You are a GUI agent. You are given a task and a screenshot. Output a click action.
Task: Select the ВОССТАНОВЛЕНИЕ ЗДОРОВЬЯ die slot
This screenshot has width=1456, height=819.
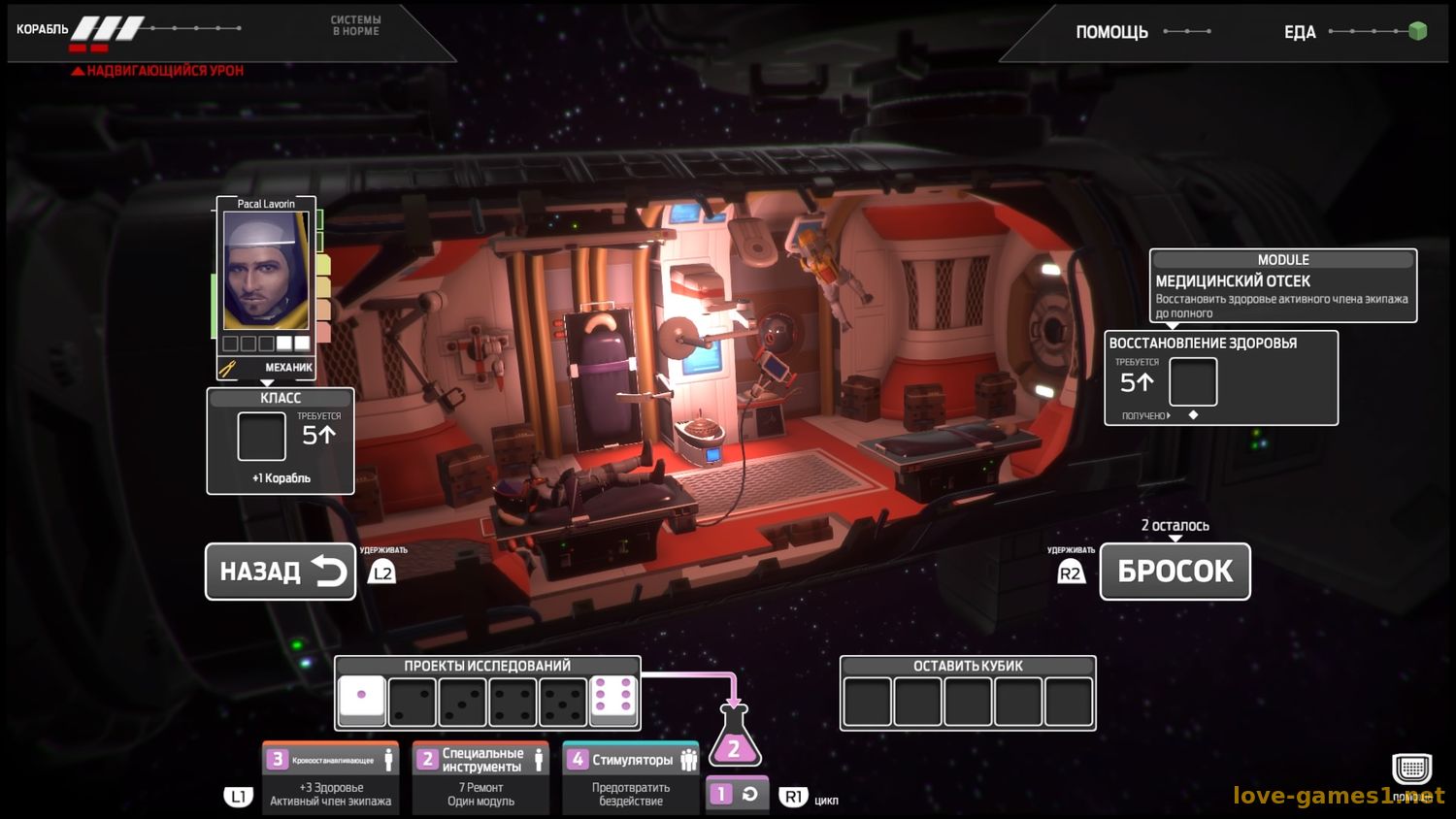(x=1193, y=381)
